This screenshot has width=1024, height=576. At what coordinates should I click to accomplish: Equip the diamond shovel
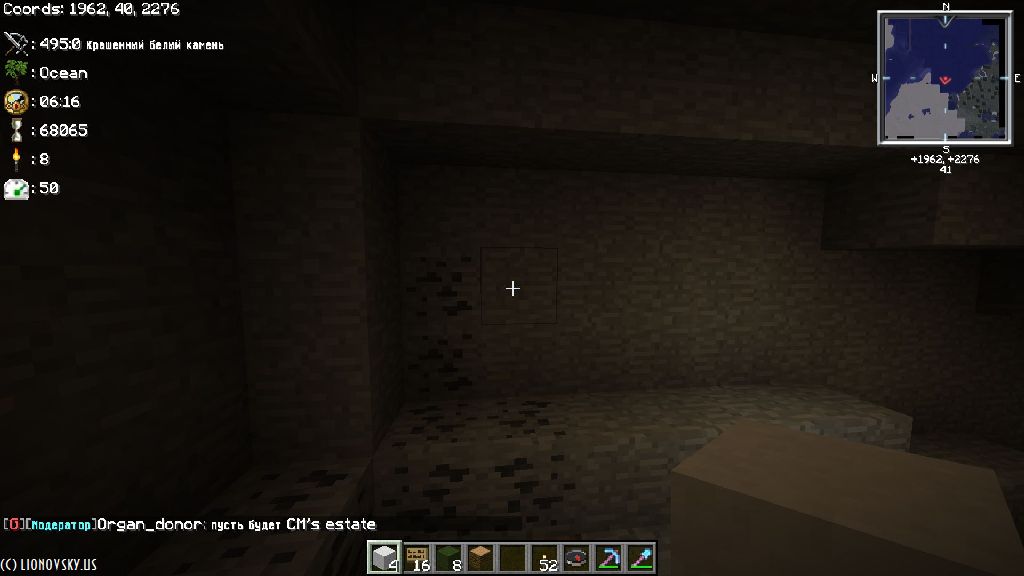click(640, 557)
